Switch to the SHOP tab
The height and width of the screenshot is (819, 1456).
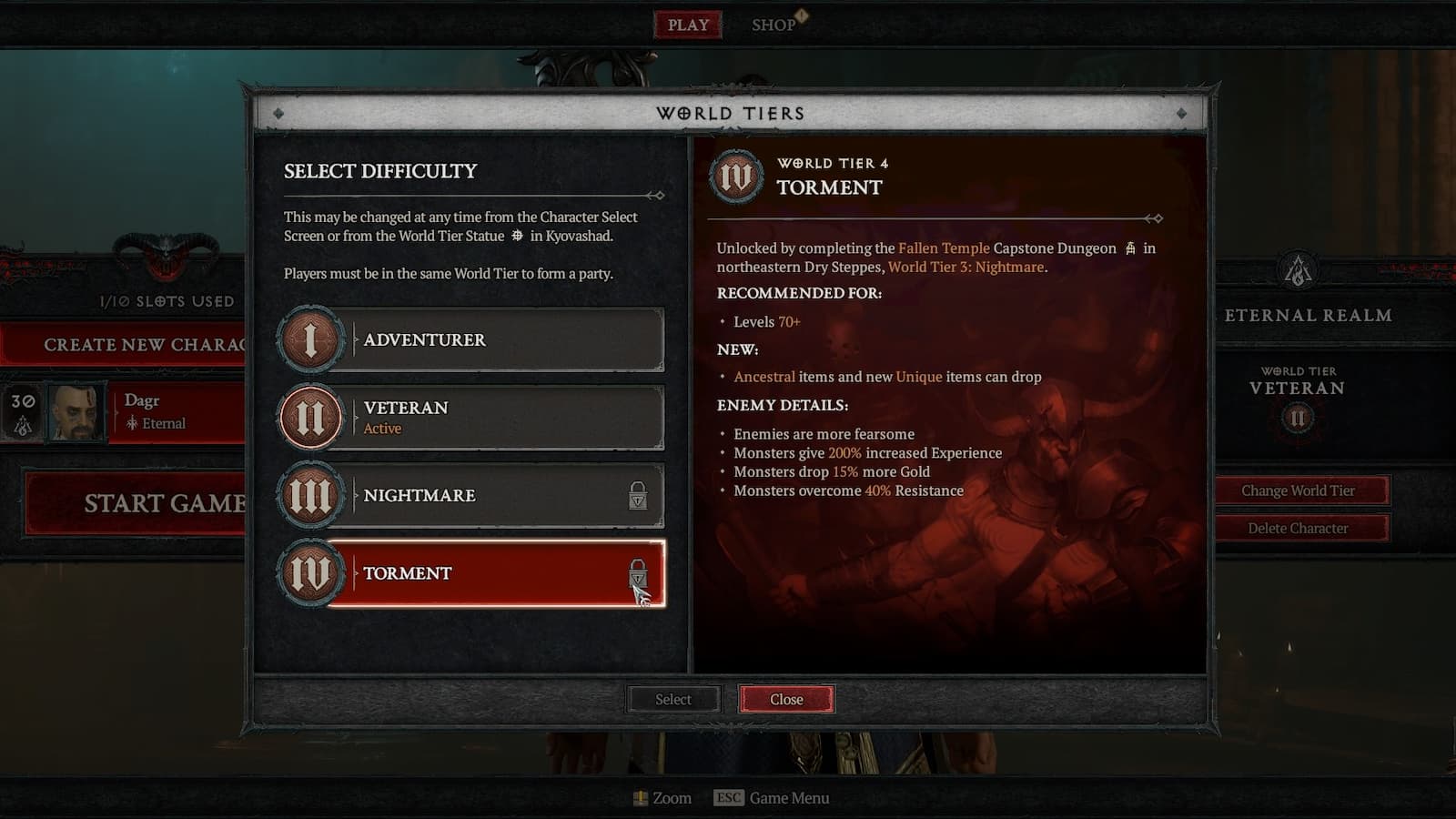coord(774,25)
